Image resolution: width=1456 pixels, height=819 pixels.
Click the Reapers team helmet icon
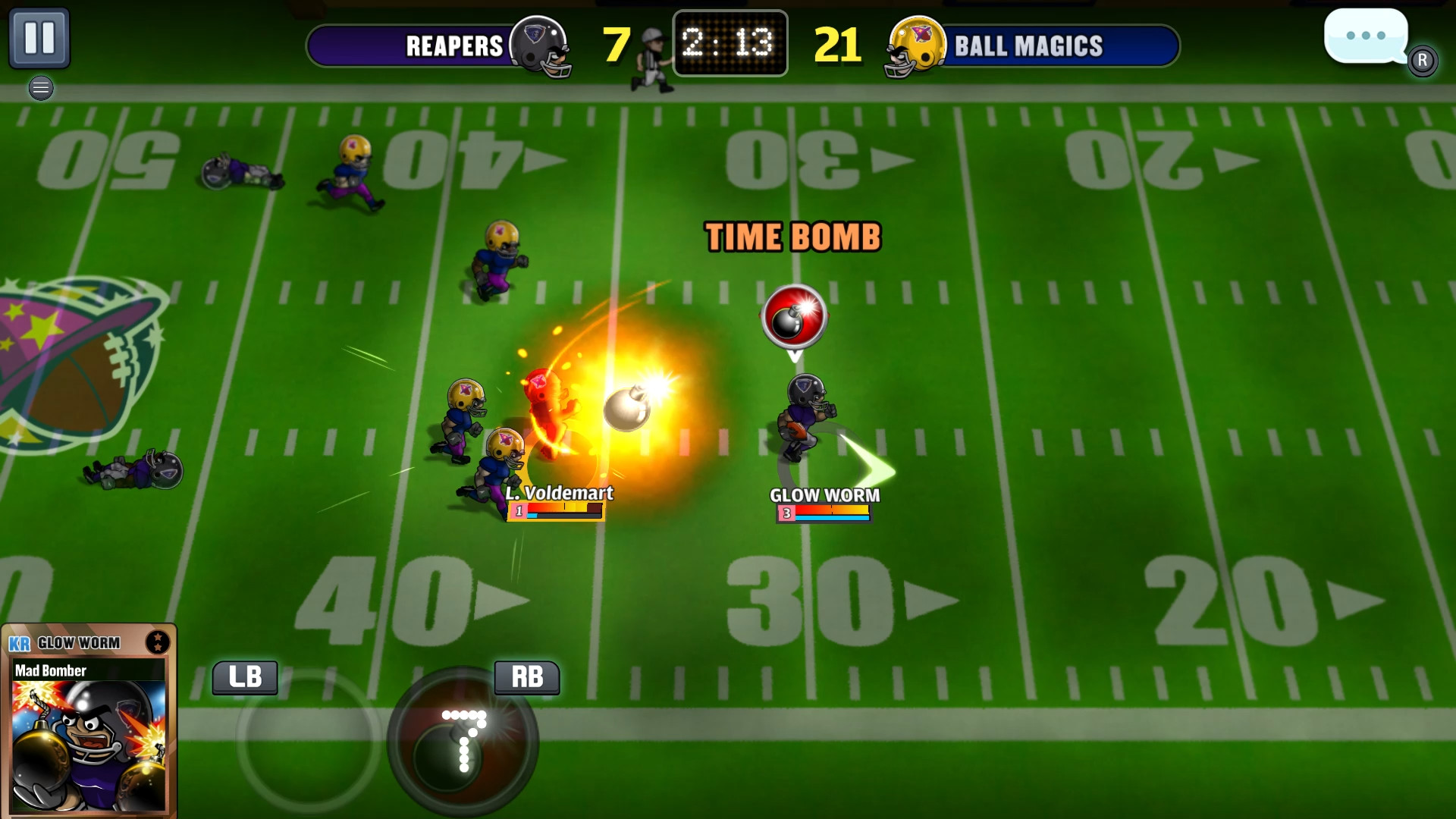[539, 47]
